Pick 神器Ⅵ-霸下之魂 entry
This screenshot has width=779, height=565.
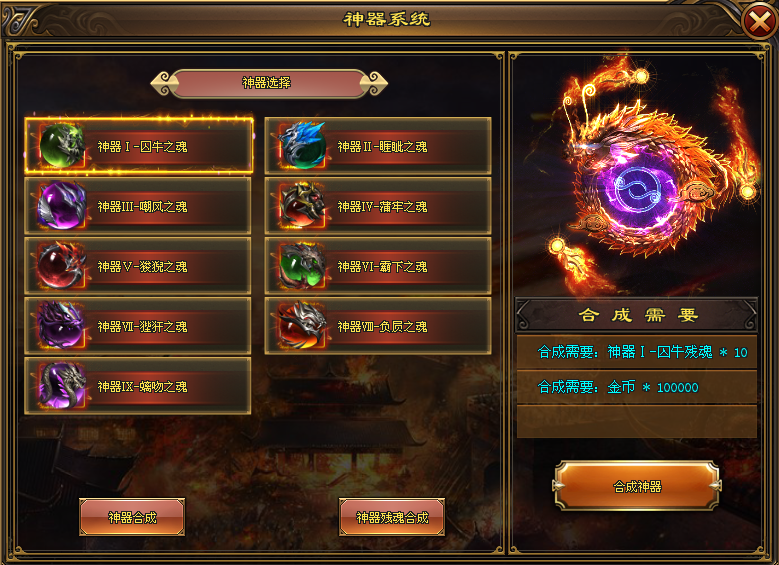point(378,267)
